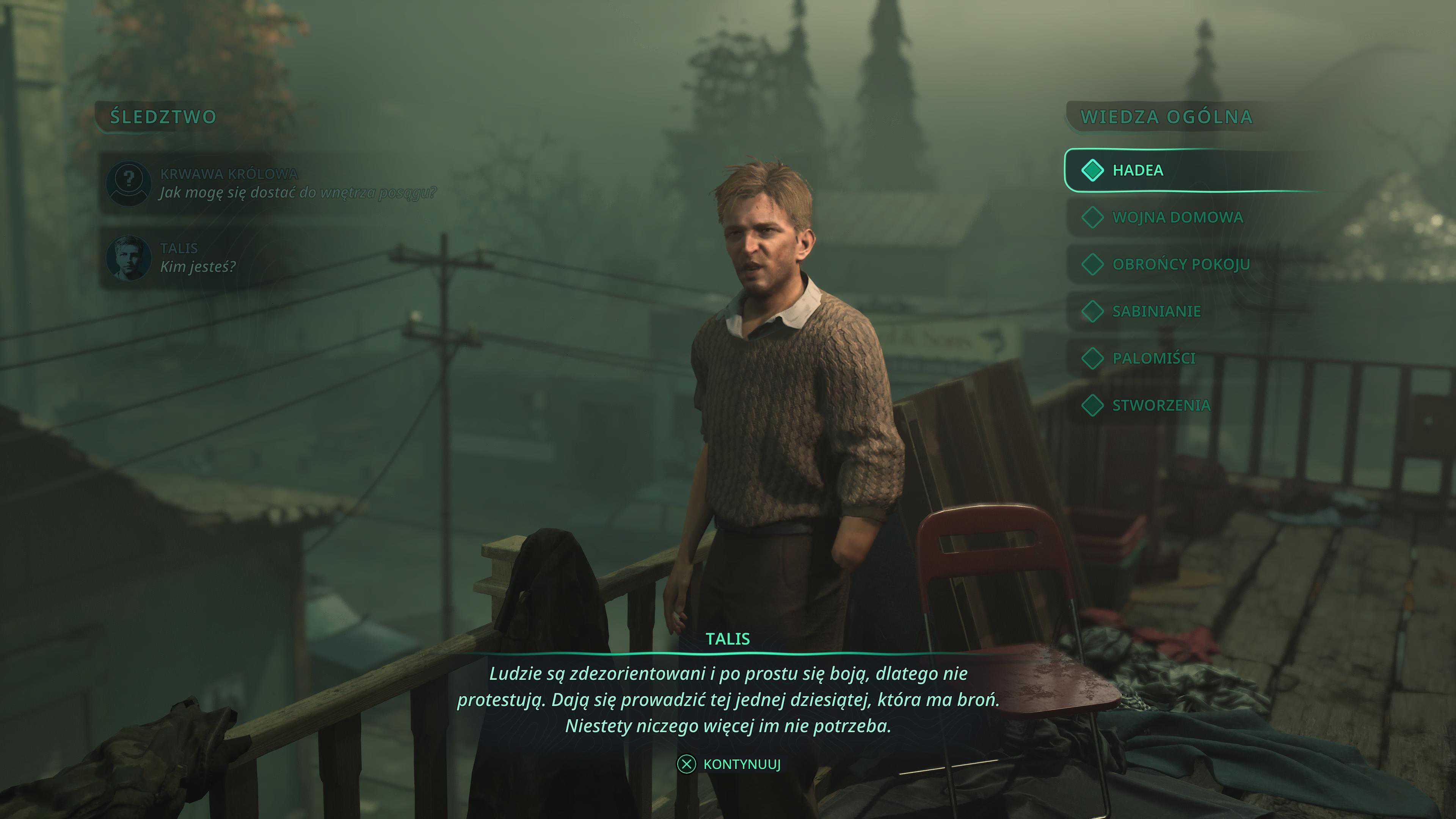Select the Palomiści topic

click(x=1153, y=358)
